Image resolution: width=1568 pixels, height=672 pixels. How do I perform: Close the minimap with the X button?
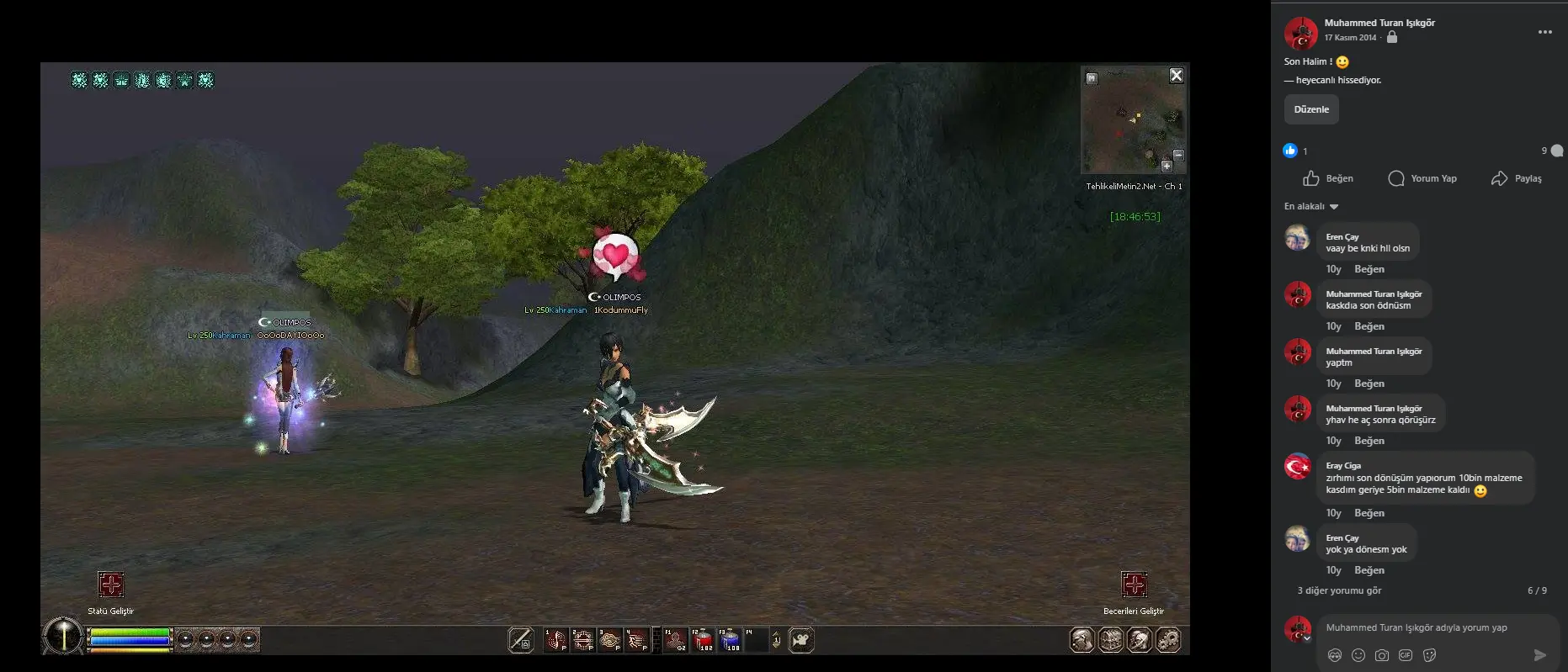1177,76
